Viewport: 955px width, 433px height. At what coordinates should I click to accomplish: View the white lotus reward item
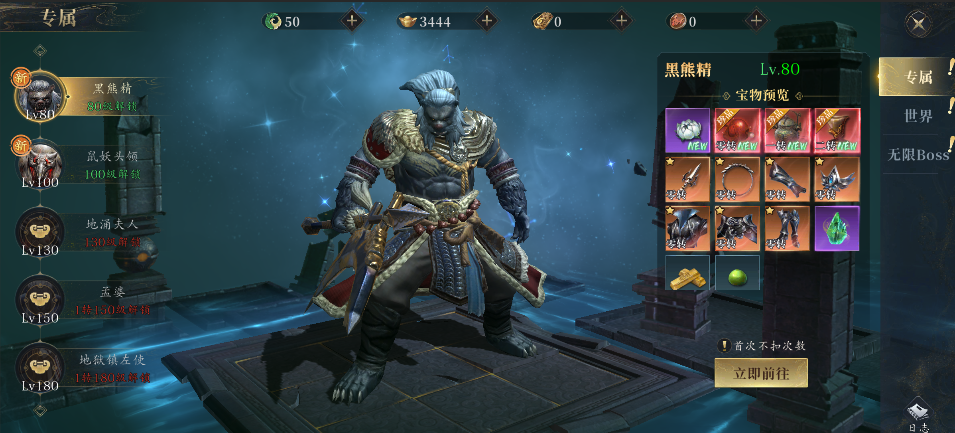pos(687,130)
